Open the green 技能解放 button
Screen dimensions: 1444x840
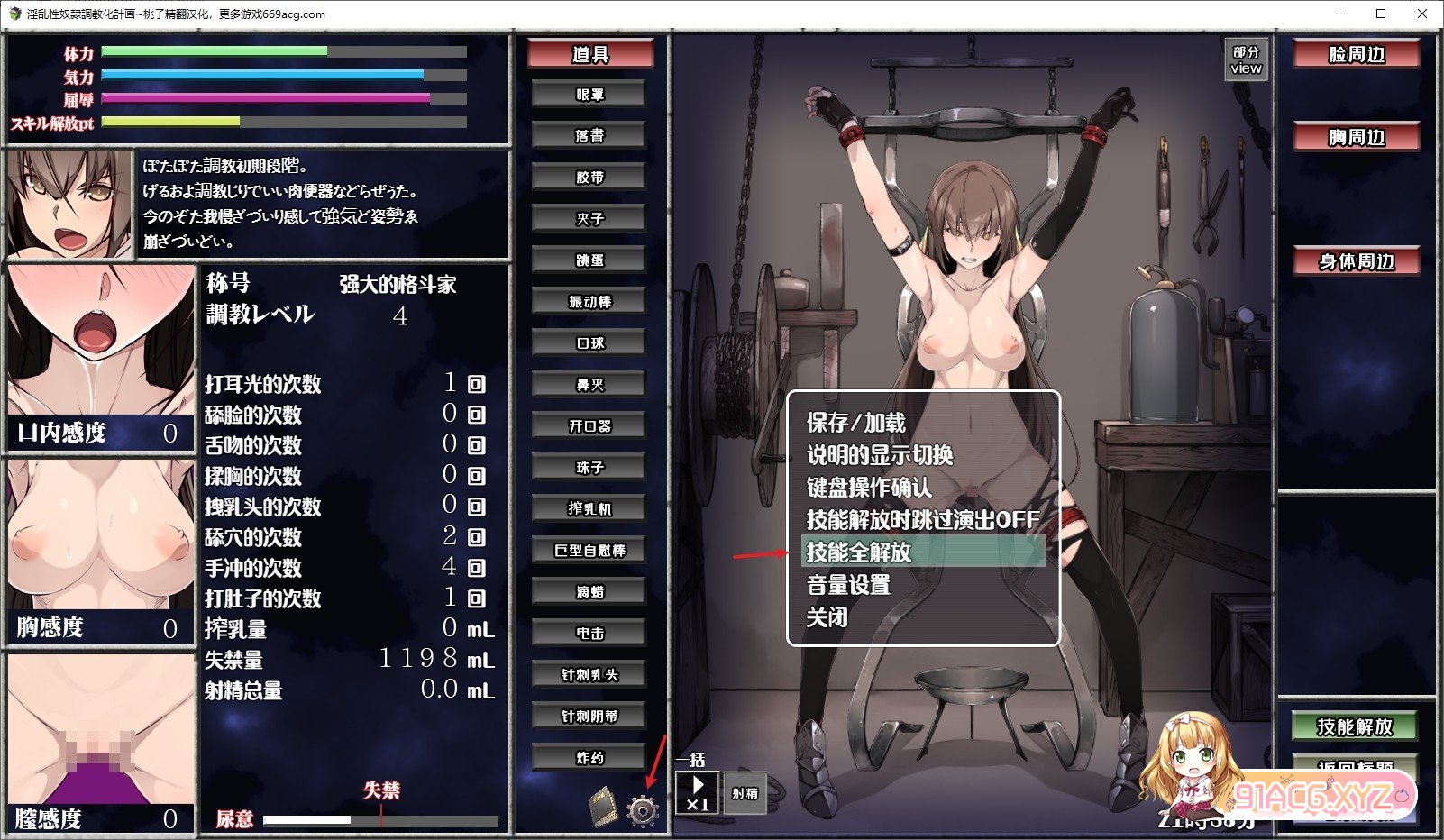click(1354, 726)
